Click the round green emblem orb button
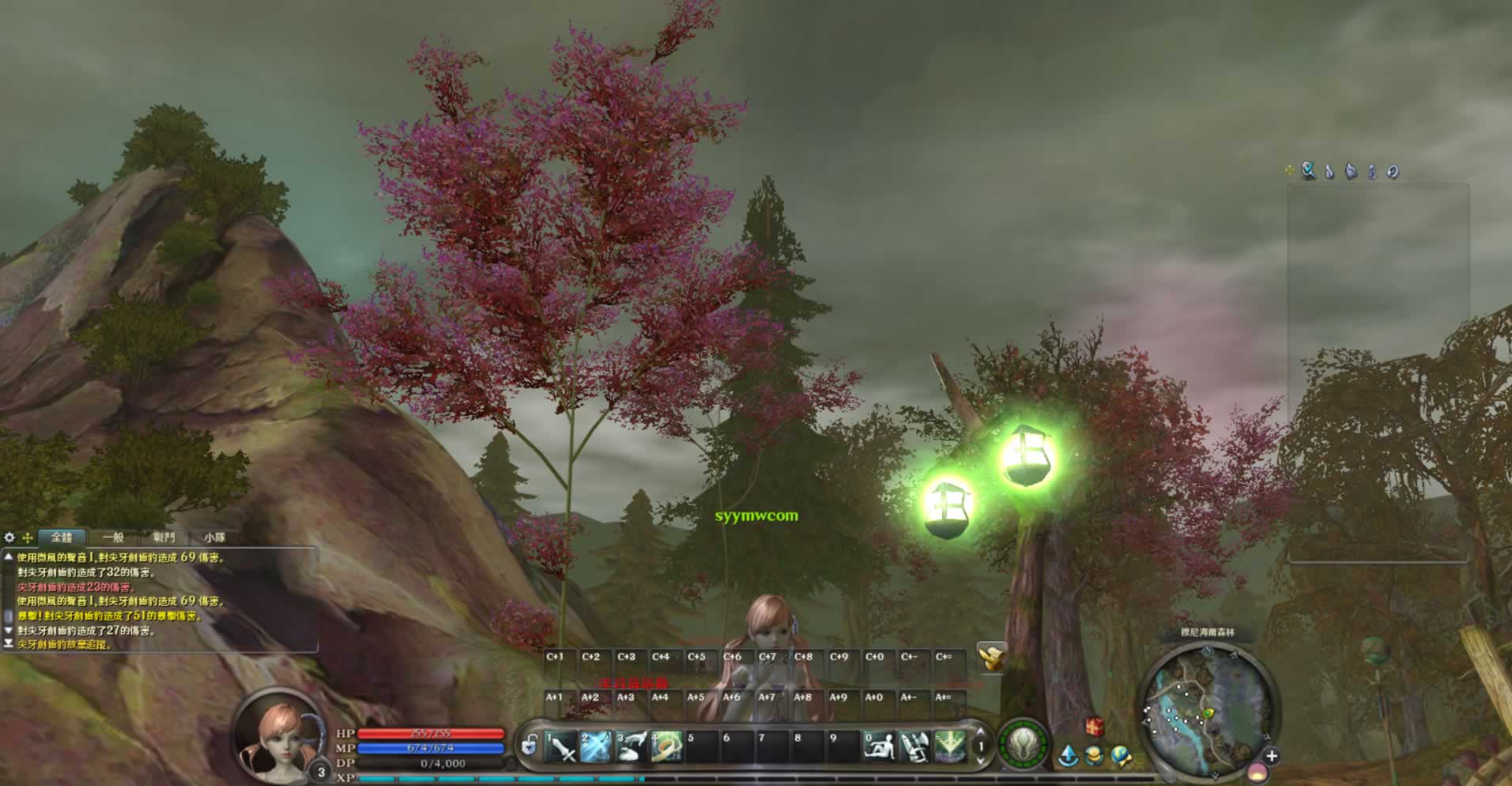This screenshot has width=1512, height=786. [1024, 744]
